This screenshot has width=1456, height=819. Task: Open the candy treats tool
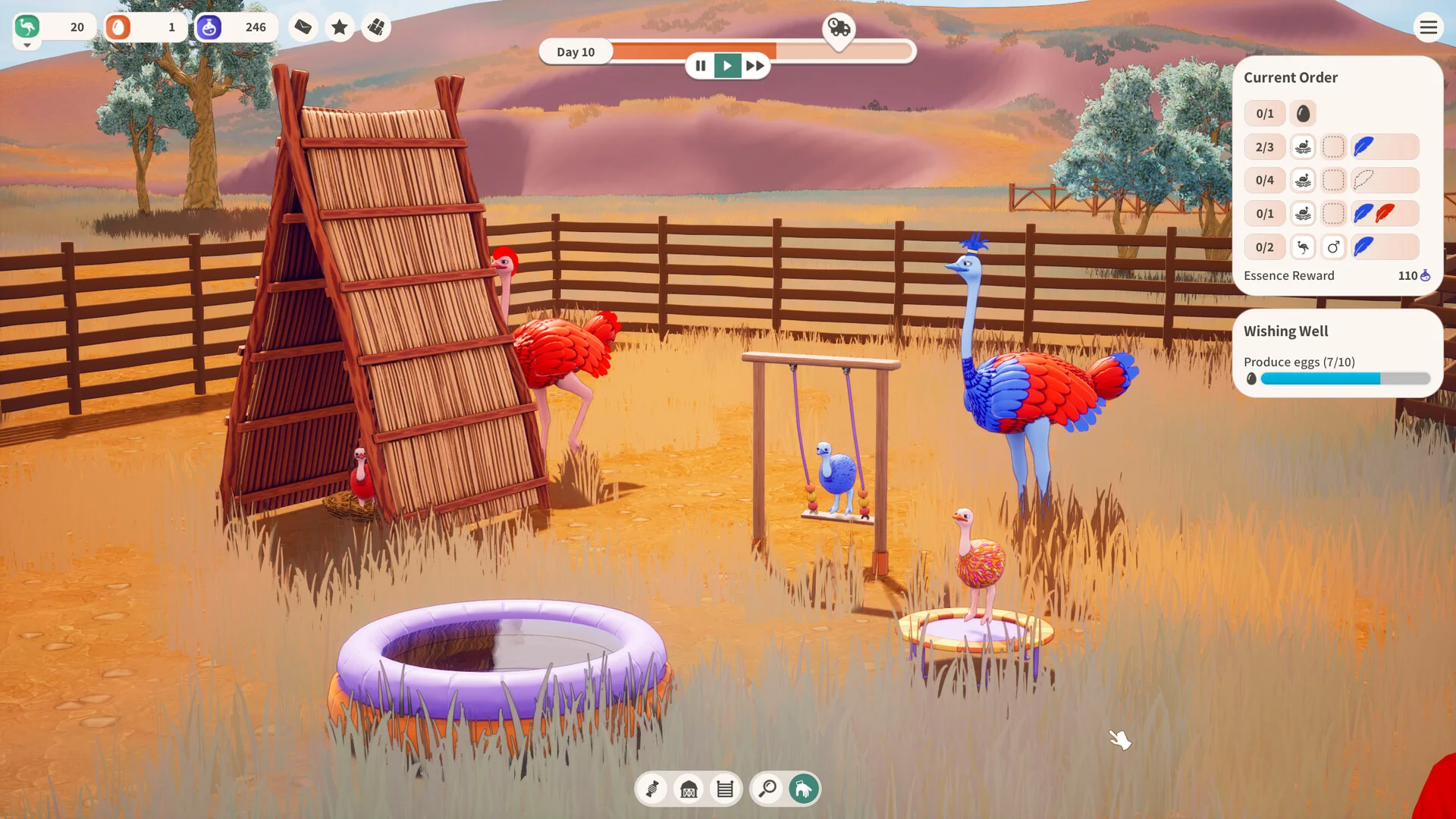652,789
